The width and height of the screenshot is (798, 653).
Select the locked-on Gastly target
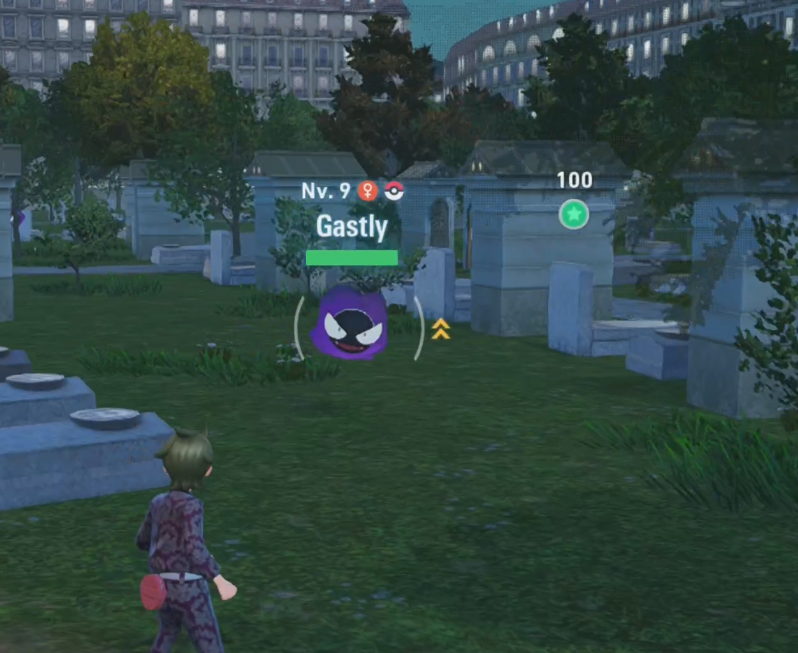(353, 323)
